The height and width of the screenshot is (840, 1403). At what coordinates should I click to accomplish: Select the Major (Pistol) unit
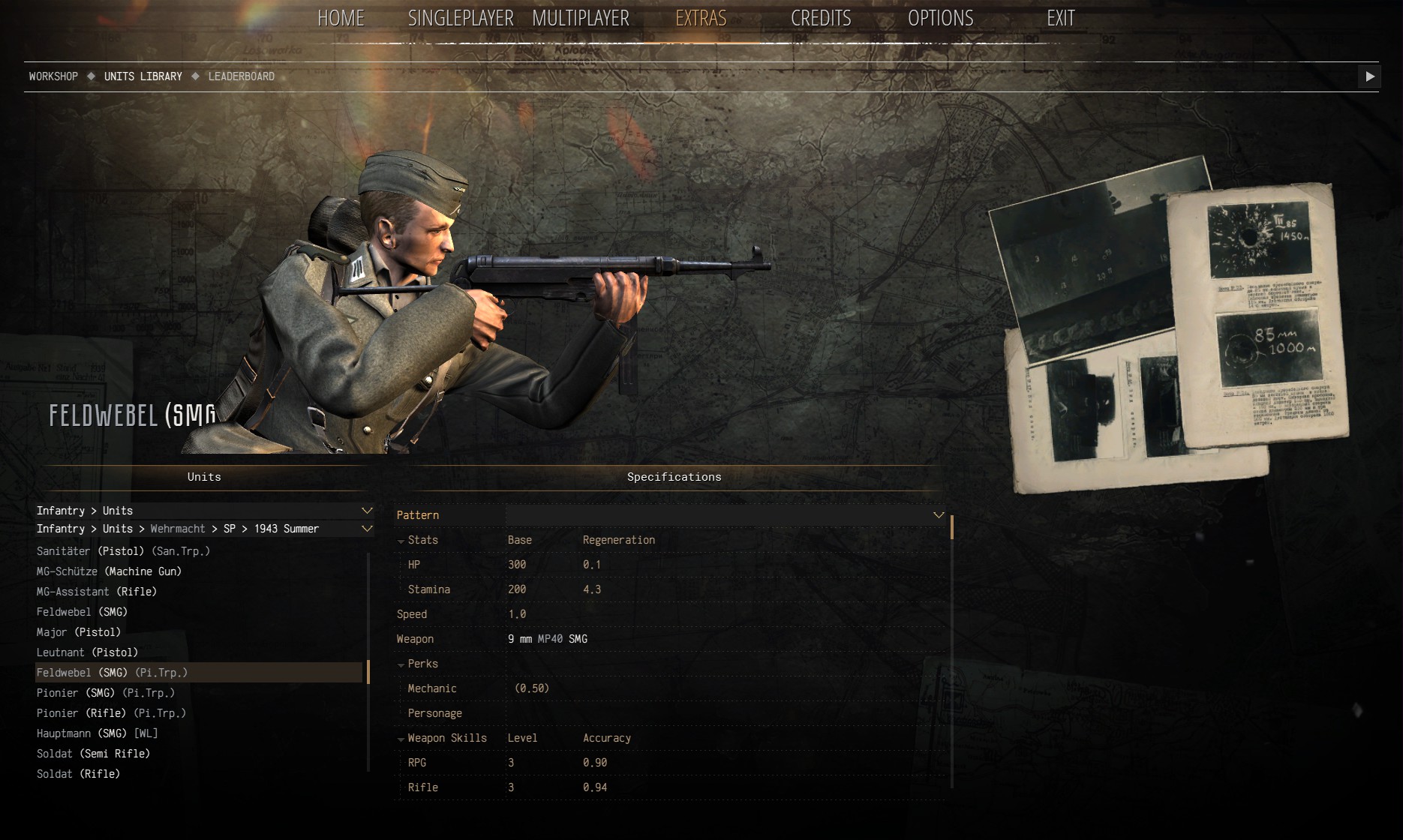click(78, 632)
